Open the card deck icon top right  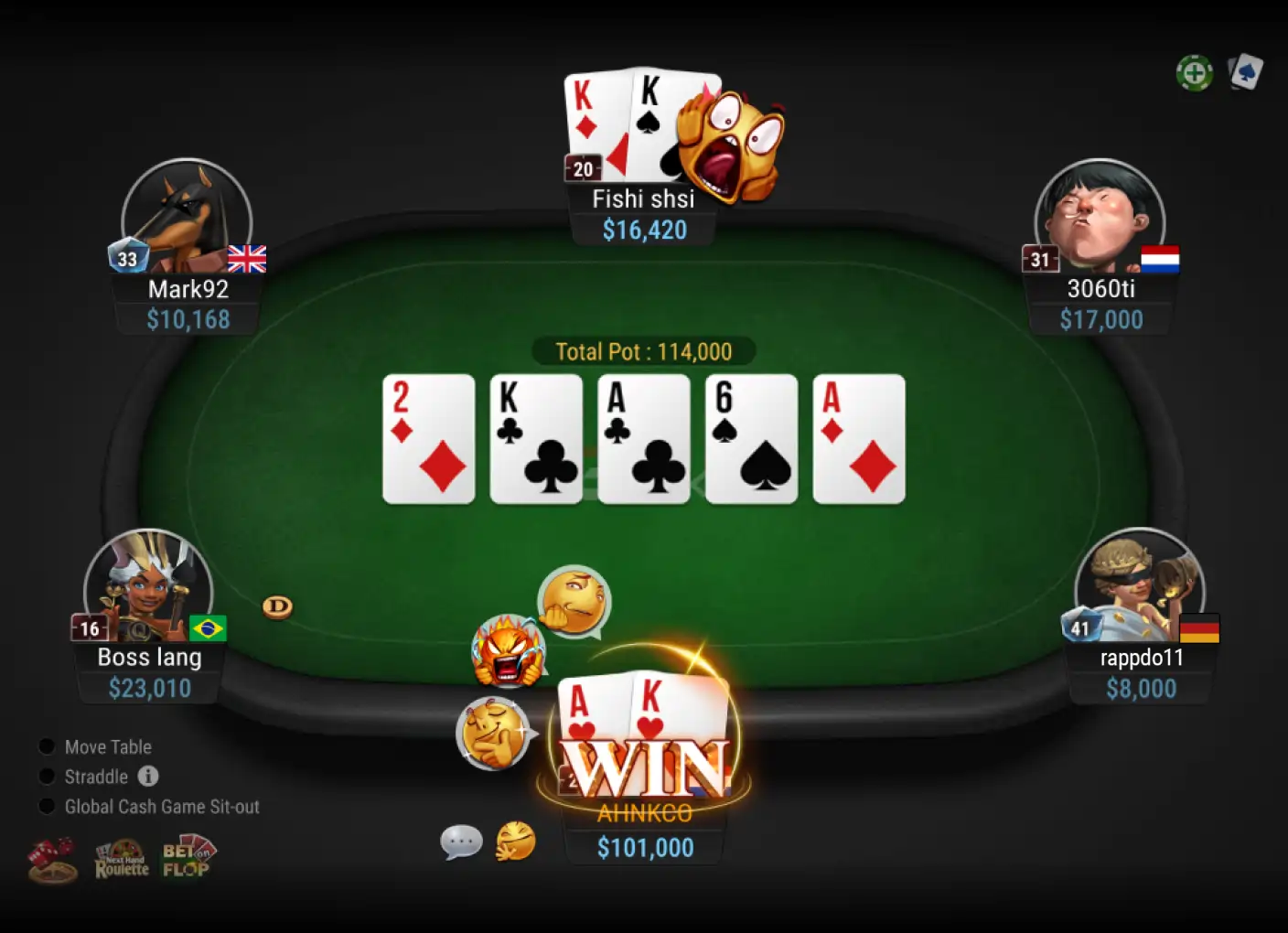pyautogui.click(x=1246, y=71)
